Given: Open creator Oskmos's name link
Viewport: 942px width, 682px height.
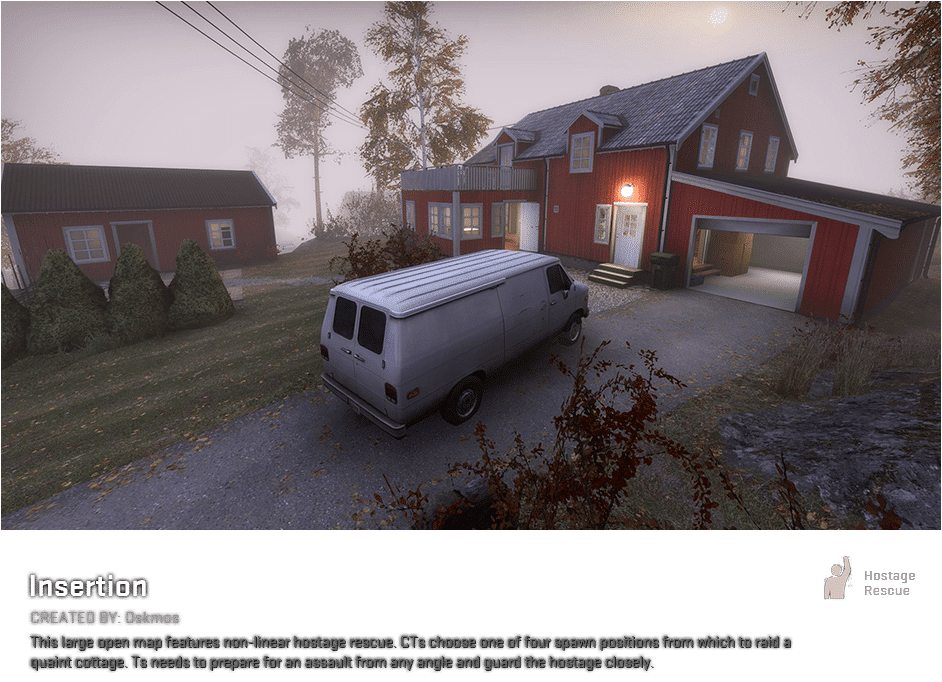Looking at the screenshot, I should pyautogui.click(x=153, y=618).
